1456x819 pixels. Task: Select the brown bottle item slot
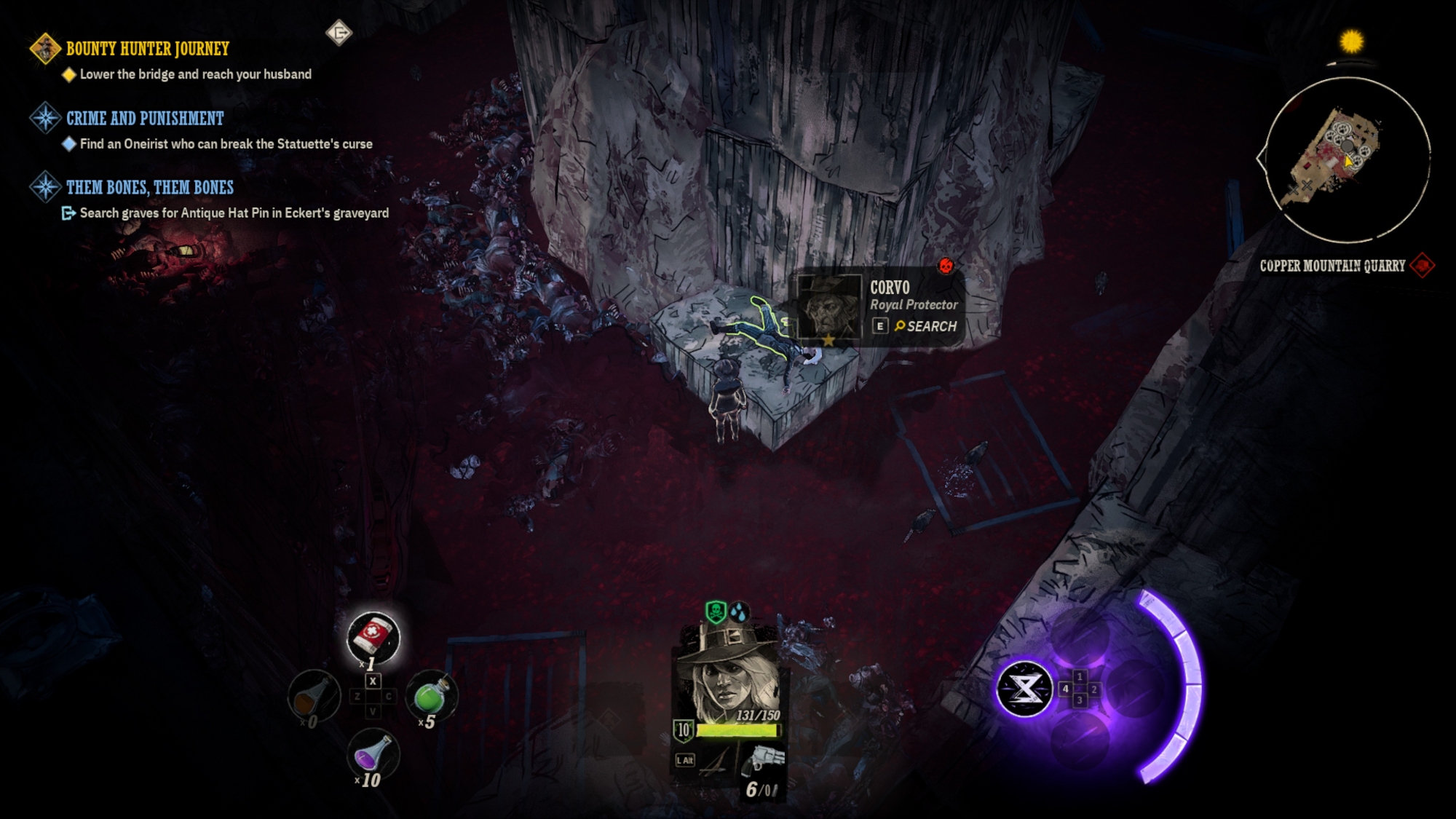(x=314, y=696)
